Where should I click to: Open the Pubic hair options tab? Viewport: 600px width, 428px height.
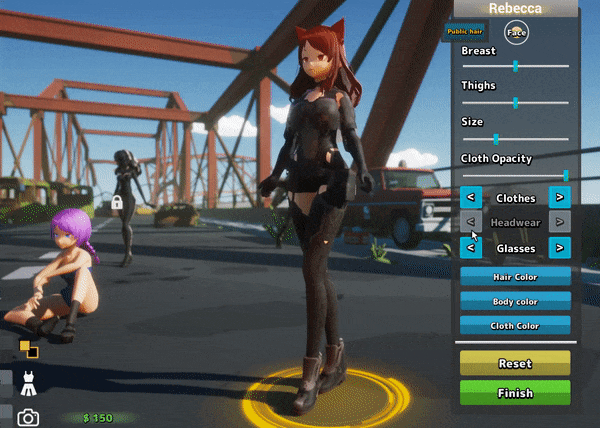coord(463,32)
